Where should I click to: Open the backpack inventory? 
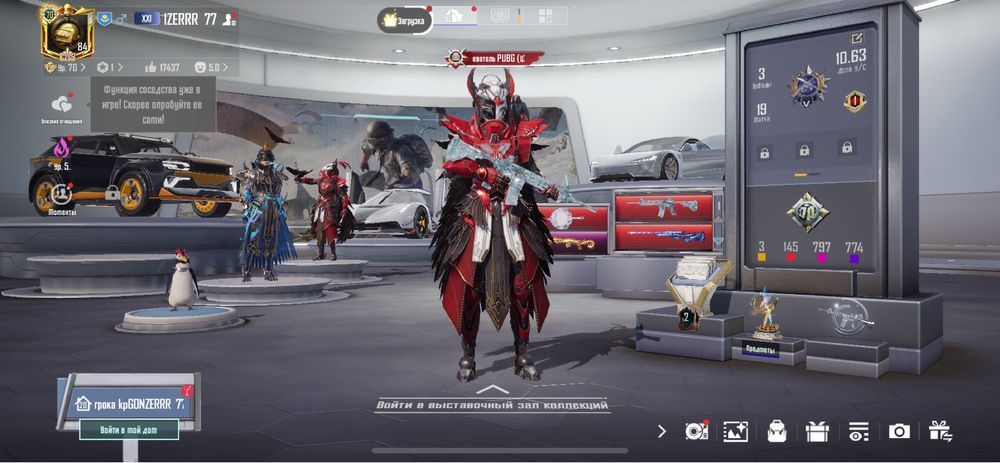[776, 431]
